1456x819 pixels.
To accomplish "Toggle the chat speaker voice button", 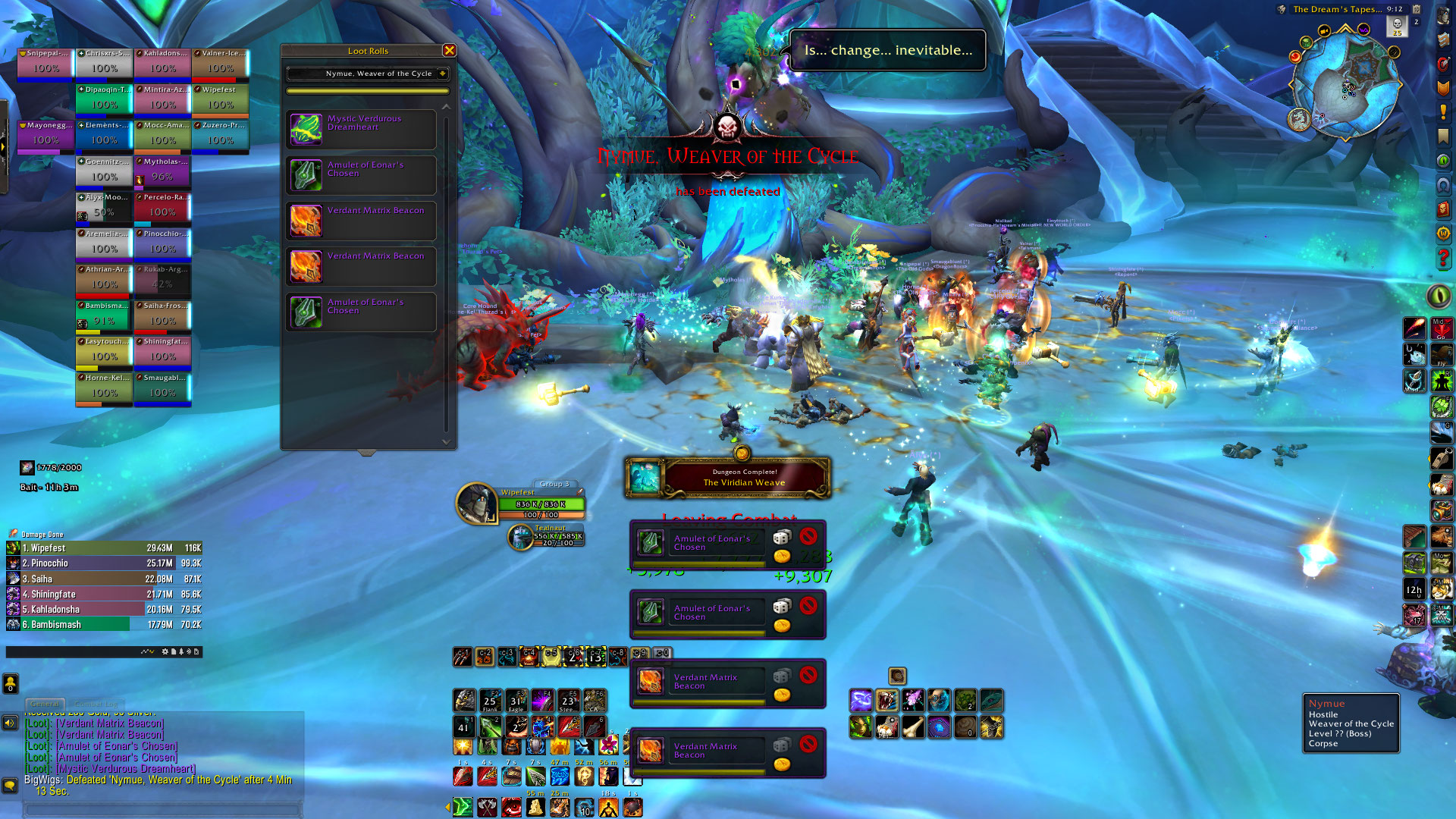I will (10, 723).
